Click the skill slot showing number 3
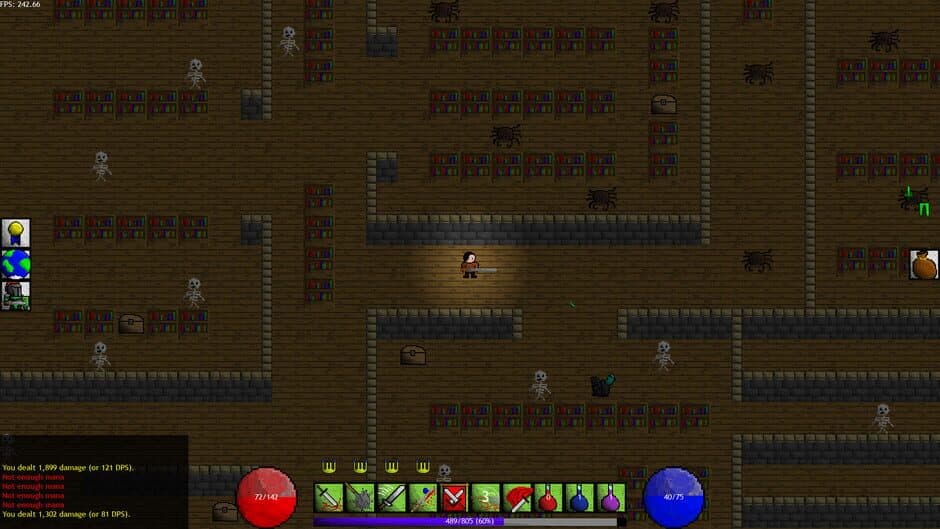 (485, 497)
